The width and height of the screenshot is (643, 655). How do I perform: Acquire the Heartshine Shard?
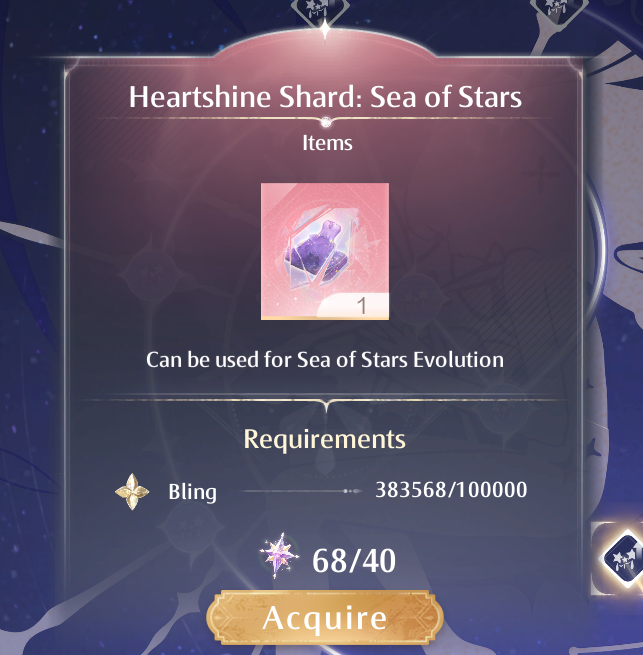[324, 617]
